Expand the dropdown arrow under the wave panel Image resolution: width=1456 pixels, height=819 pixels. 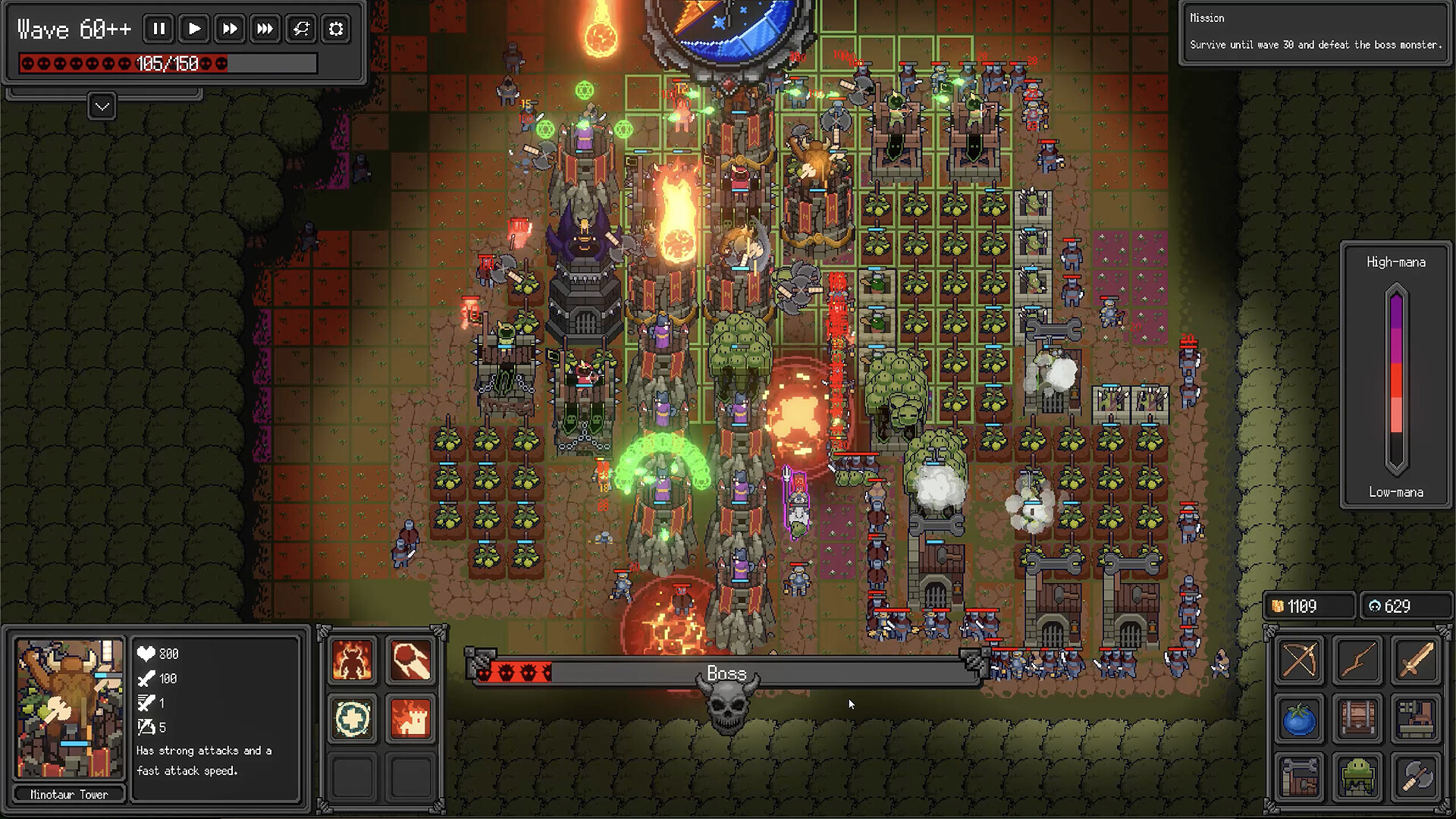pyautogui.click(x=102, y=107)
